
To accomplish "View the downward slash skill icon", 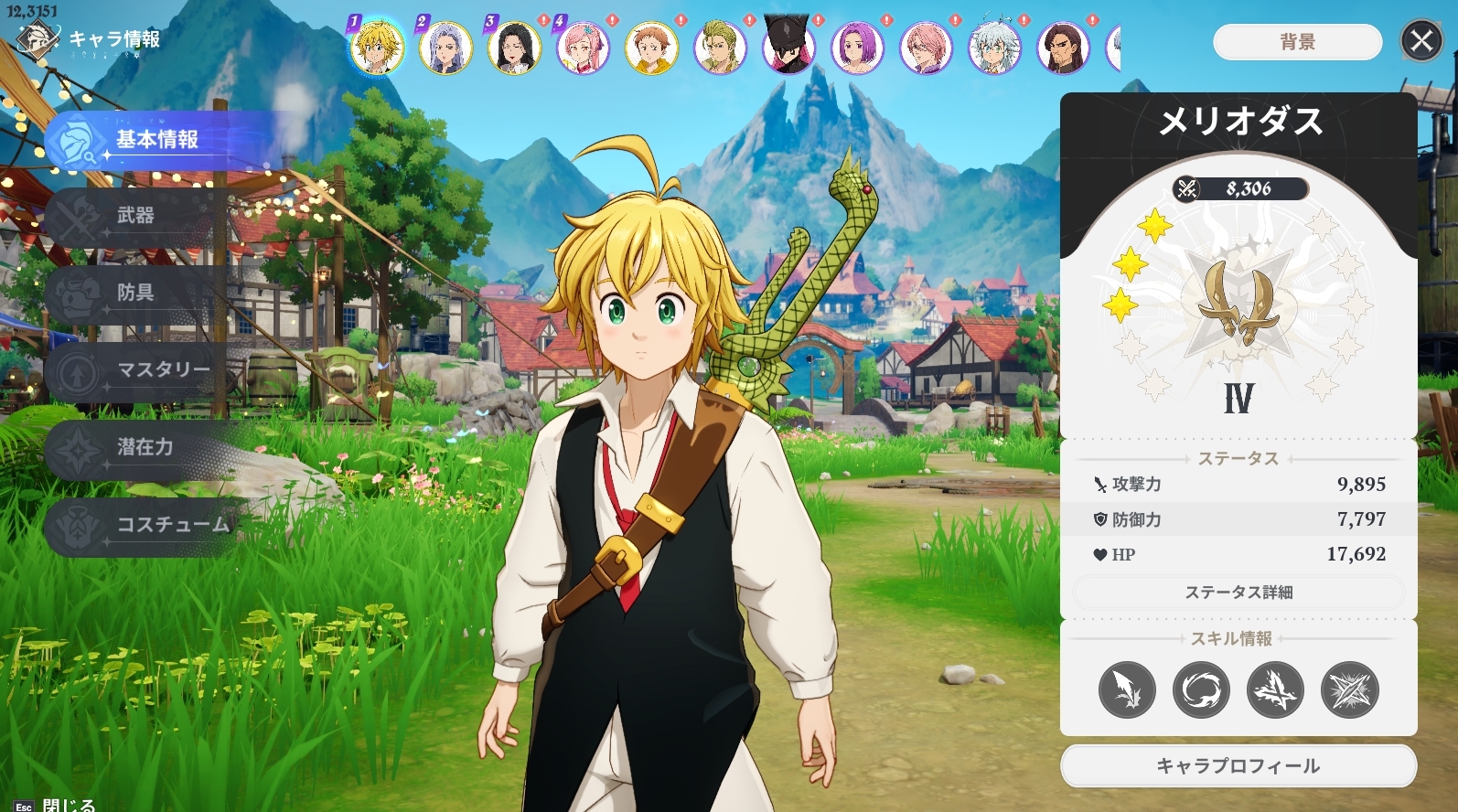I will click(1127, 689).
